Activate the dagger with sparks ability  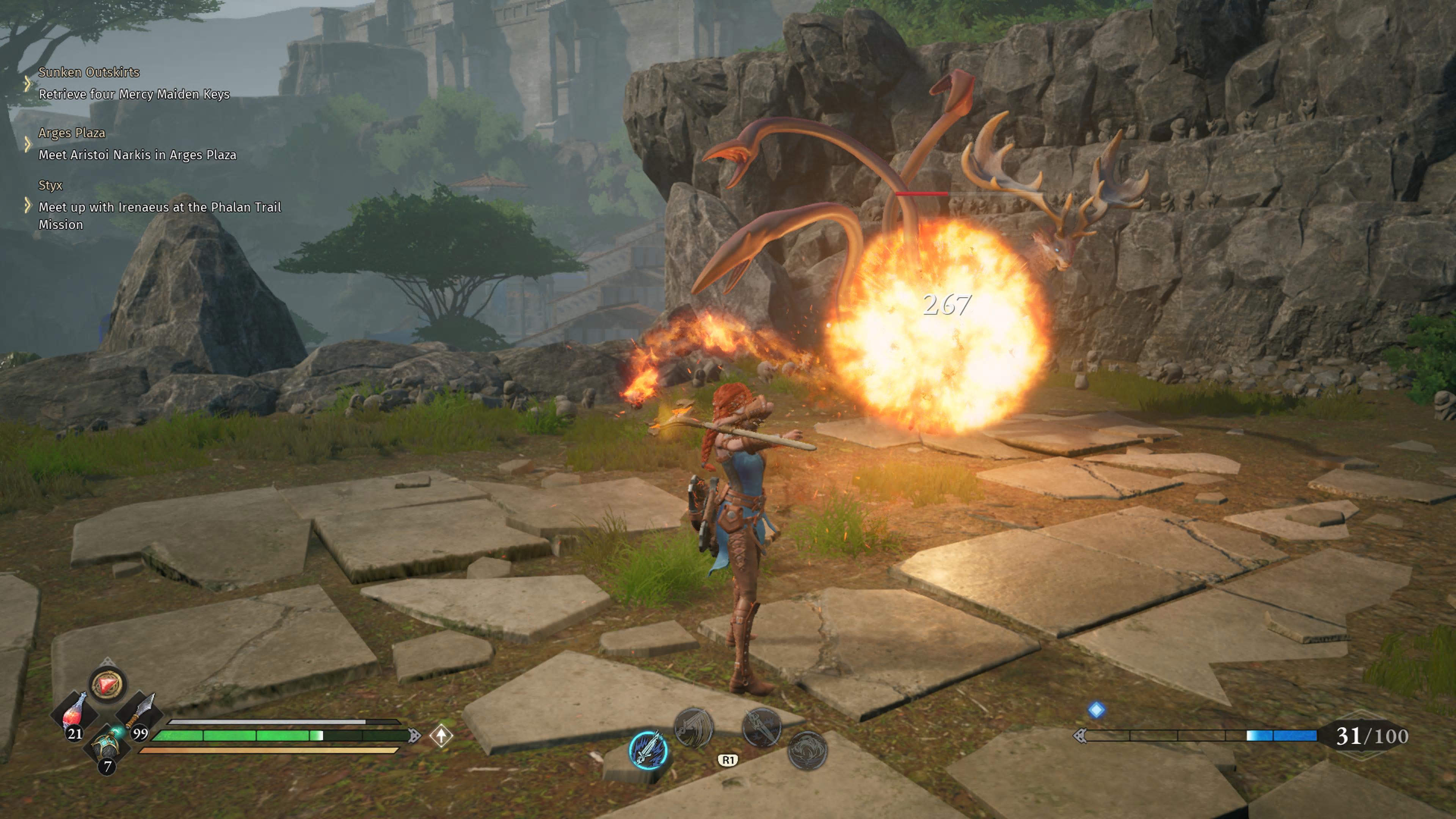pyautogui.click(x=761, y=728)
